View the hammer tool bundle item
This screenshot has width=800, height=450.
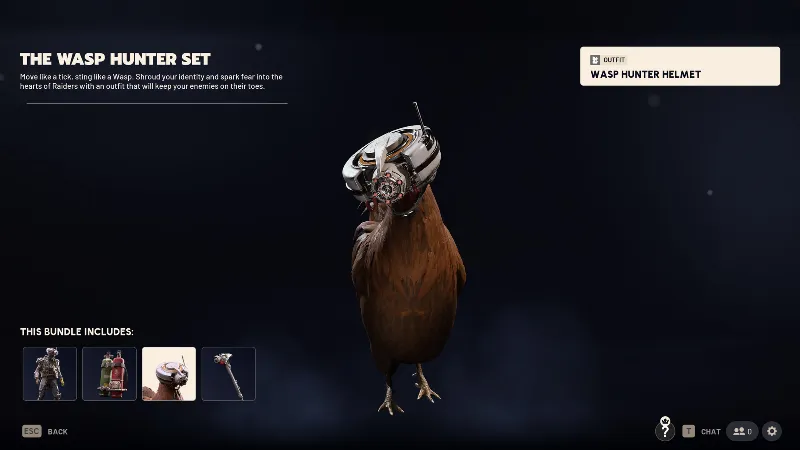(229, 374)
